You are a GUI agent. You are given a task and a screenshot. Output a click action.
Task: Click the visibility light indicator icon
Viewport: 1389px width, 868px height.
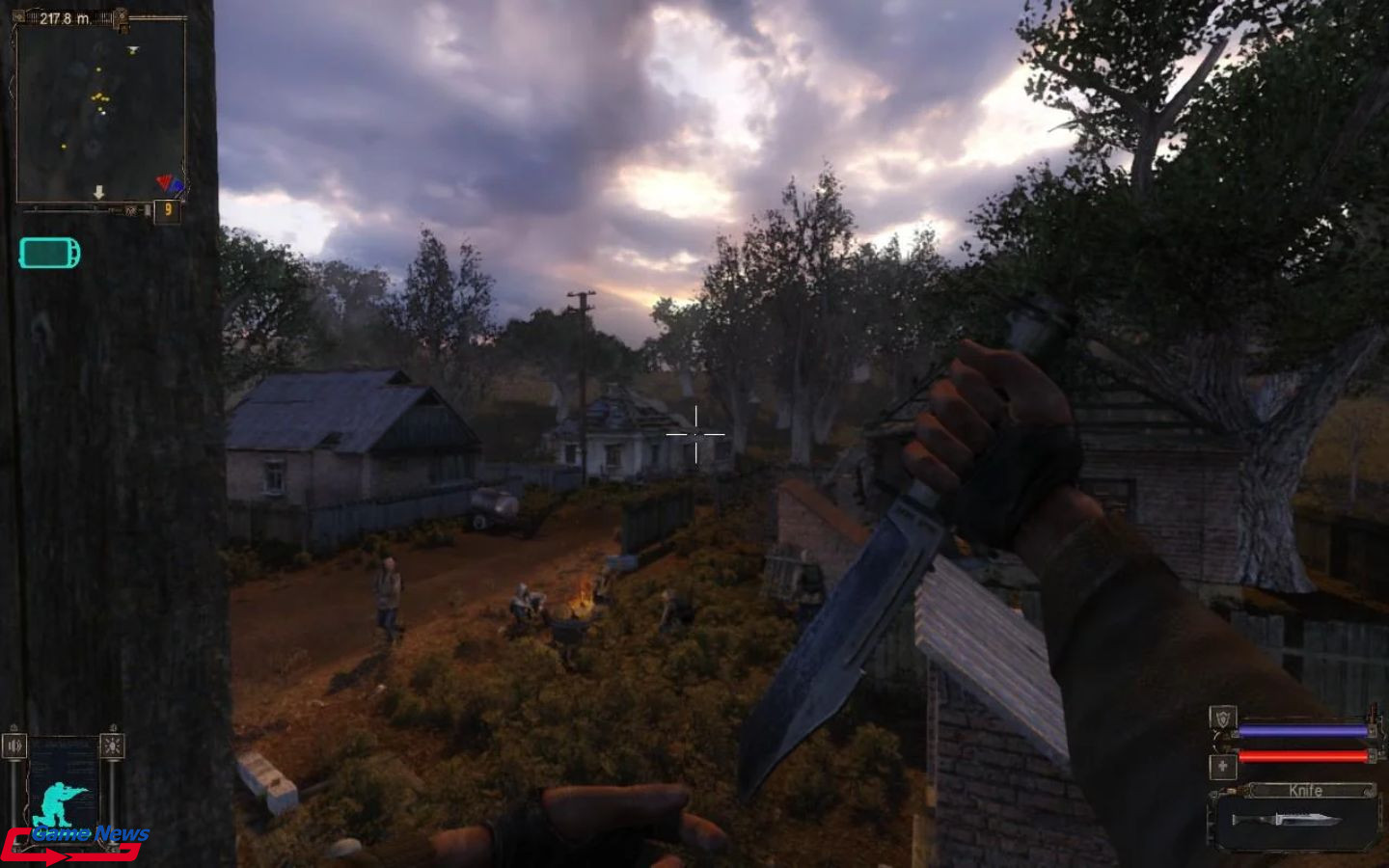(x=112, y=746)
